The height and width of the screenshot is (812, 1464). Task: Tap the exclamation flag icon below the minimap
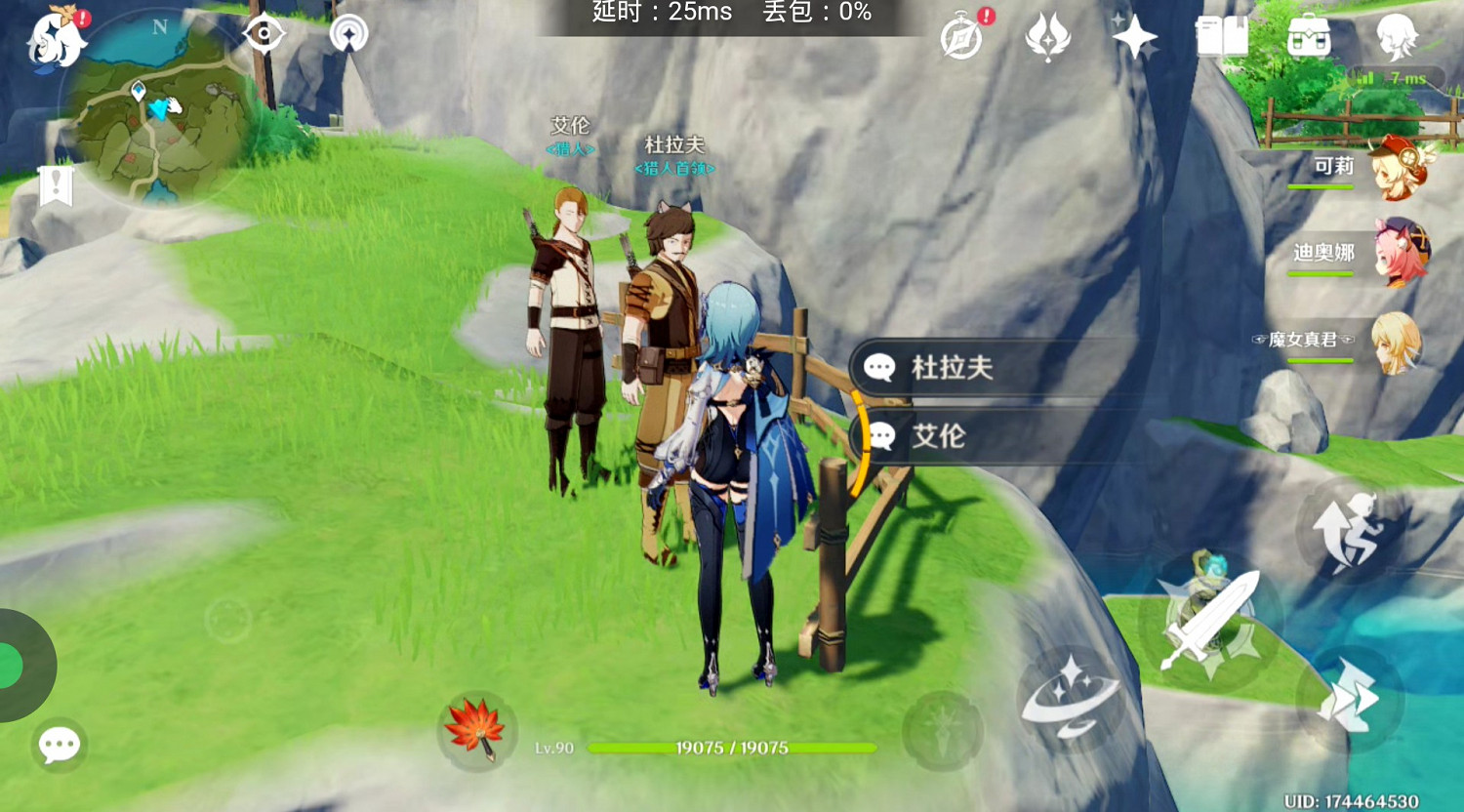56,183
